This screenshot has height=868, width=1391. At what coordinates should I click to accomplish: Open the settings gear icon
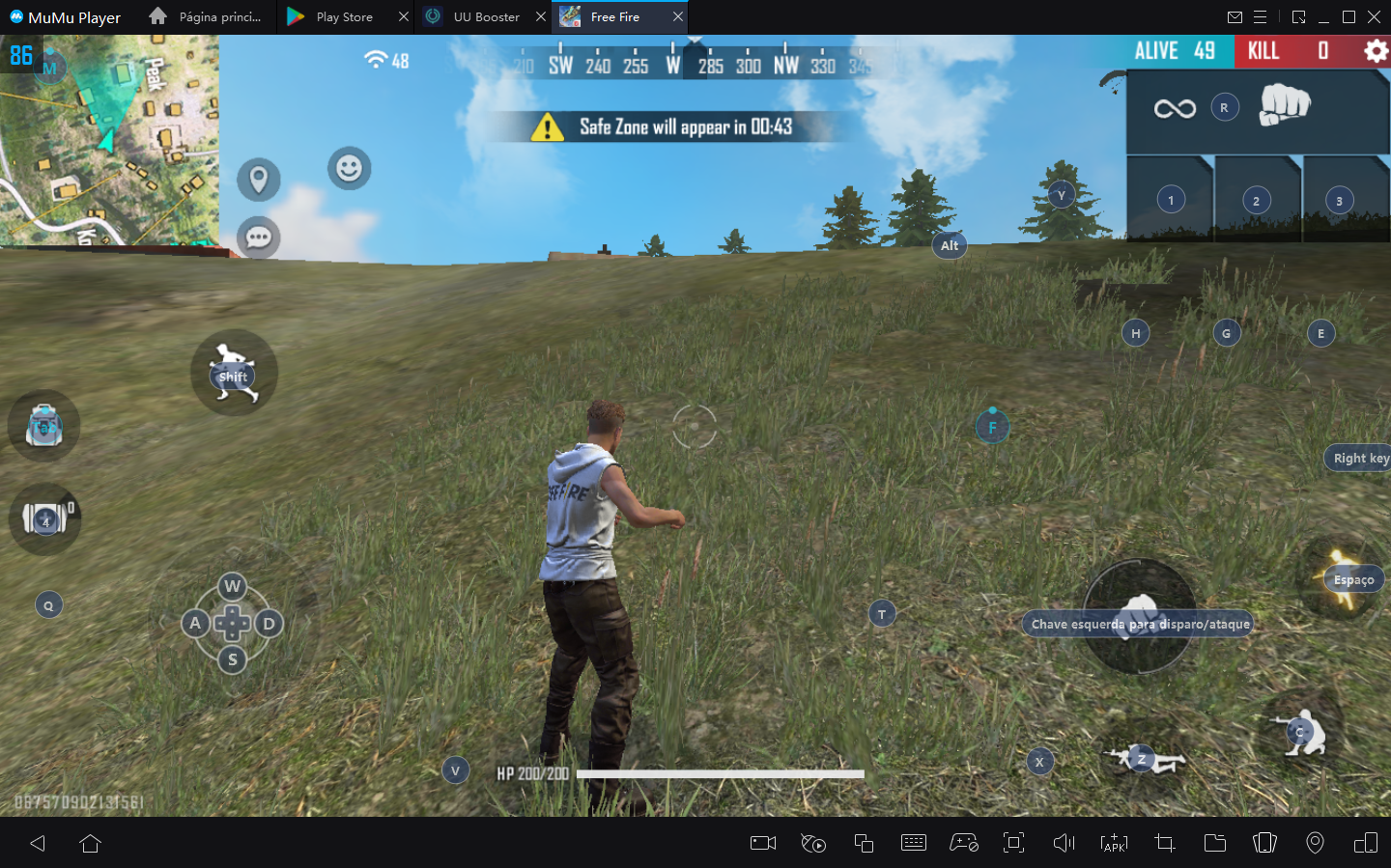1375,51
